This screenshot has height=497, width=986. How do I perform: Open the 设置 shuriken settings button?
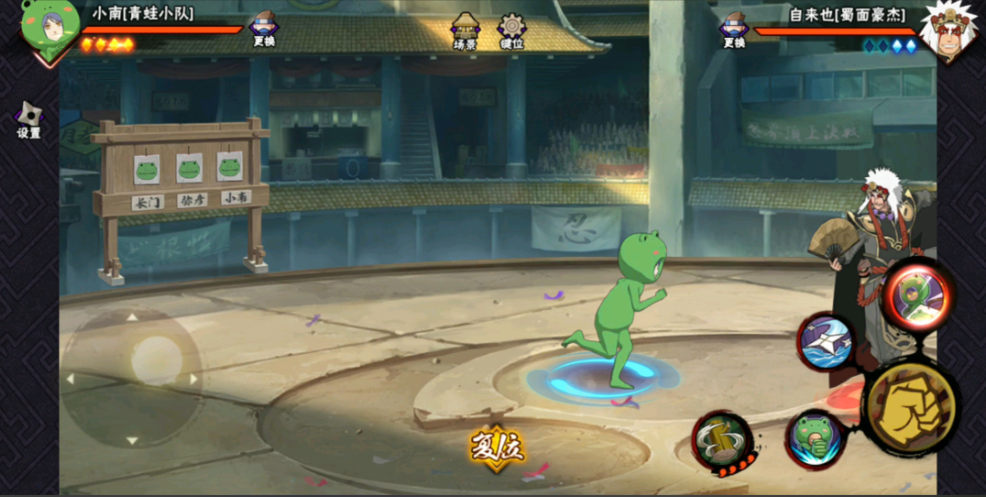point(28,120)
